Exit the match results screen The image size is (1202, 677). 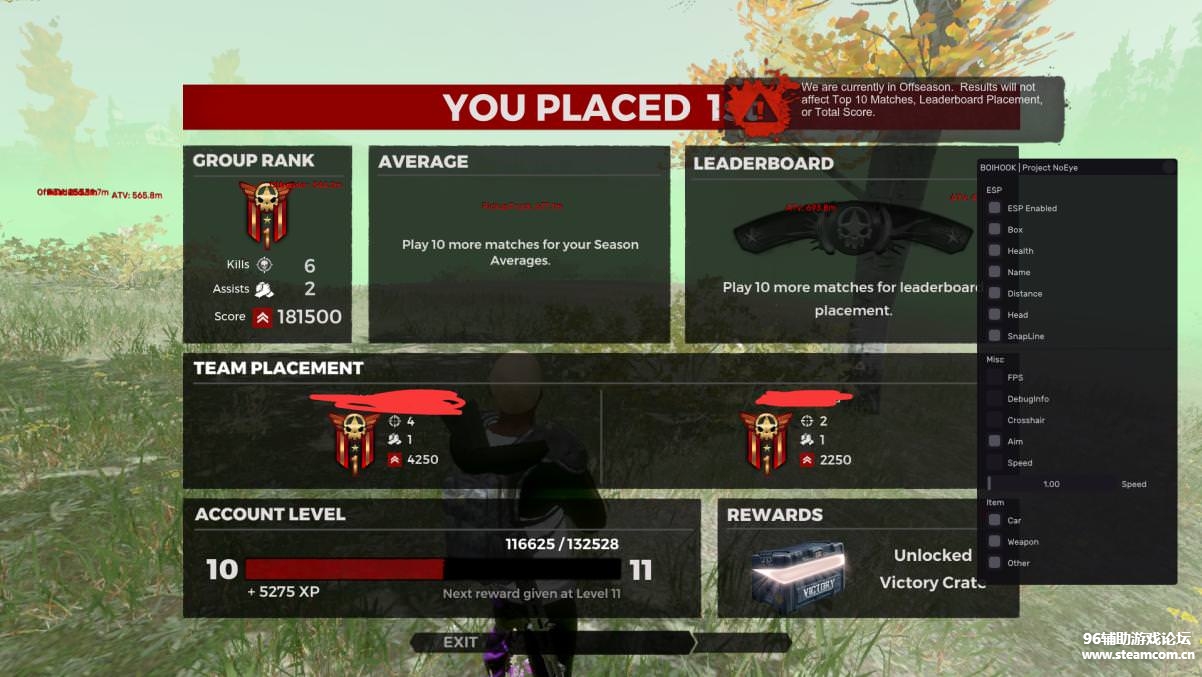click(461, 642)
